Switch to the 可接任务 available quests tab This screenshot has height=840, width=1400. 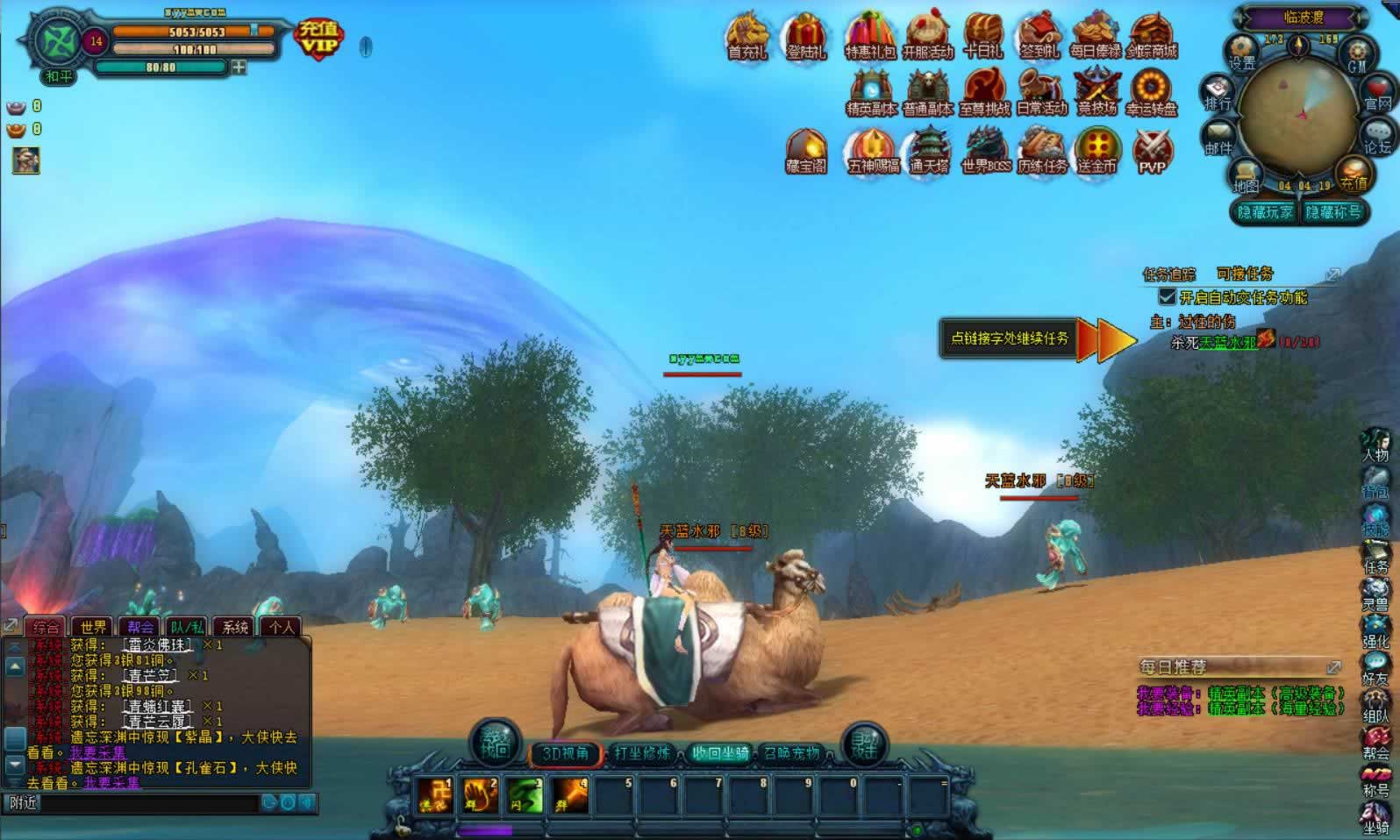pyautogui.click(x=1245, y=274)
